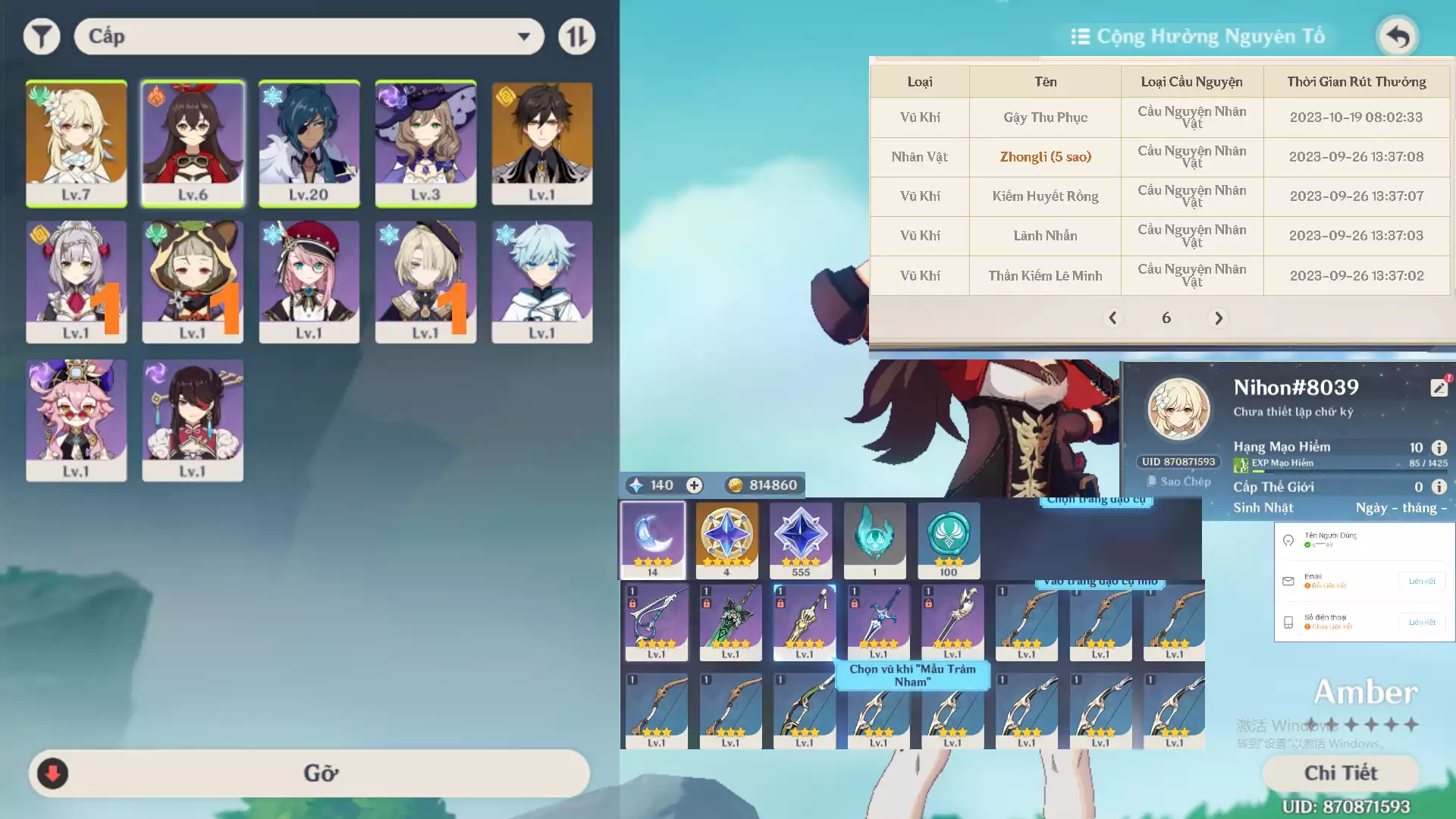
Task: Click the back arrow at top right
Action: click(x=1398, y=36)
